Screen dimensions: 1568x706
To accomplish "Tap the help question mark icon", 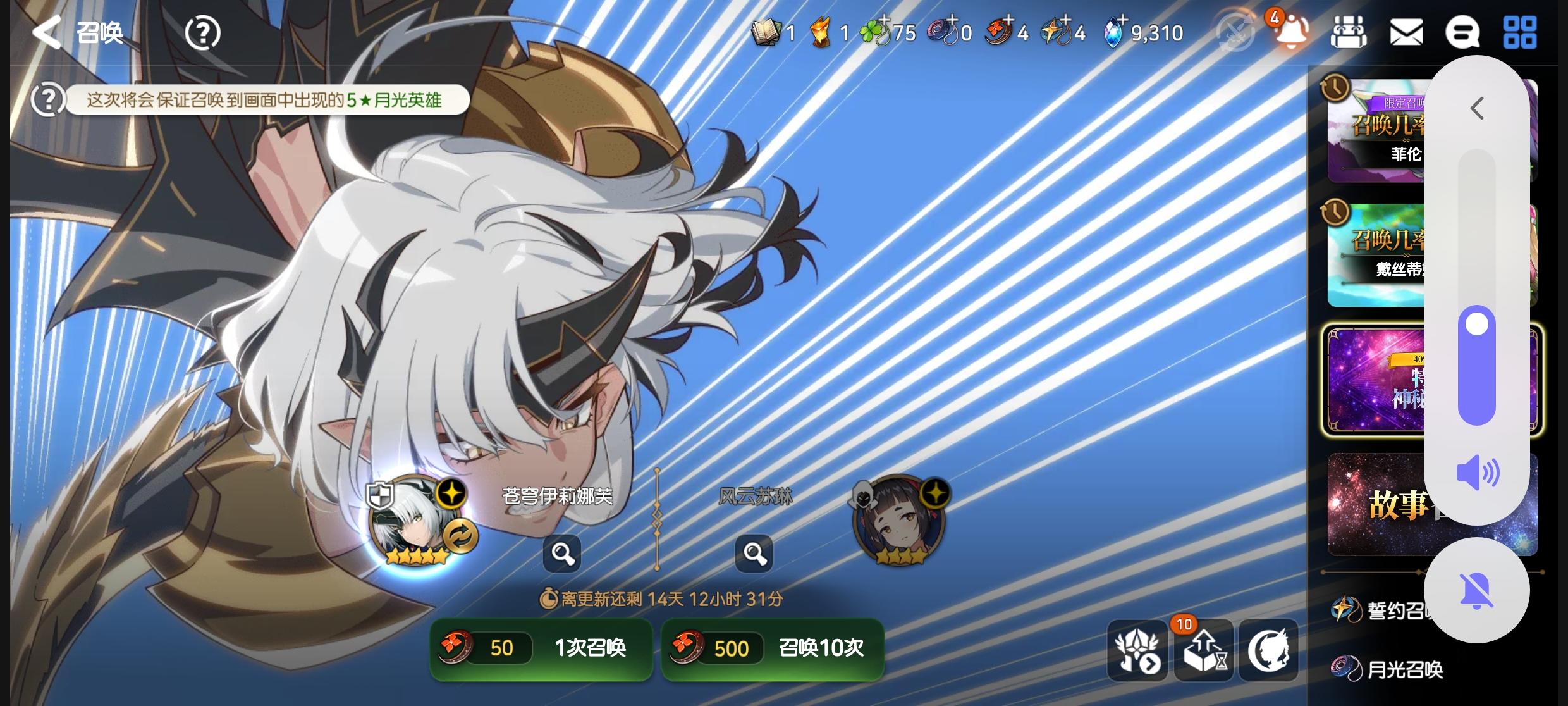I will 202,33.
